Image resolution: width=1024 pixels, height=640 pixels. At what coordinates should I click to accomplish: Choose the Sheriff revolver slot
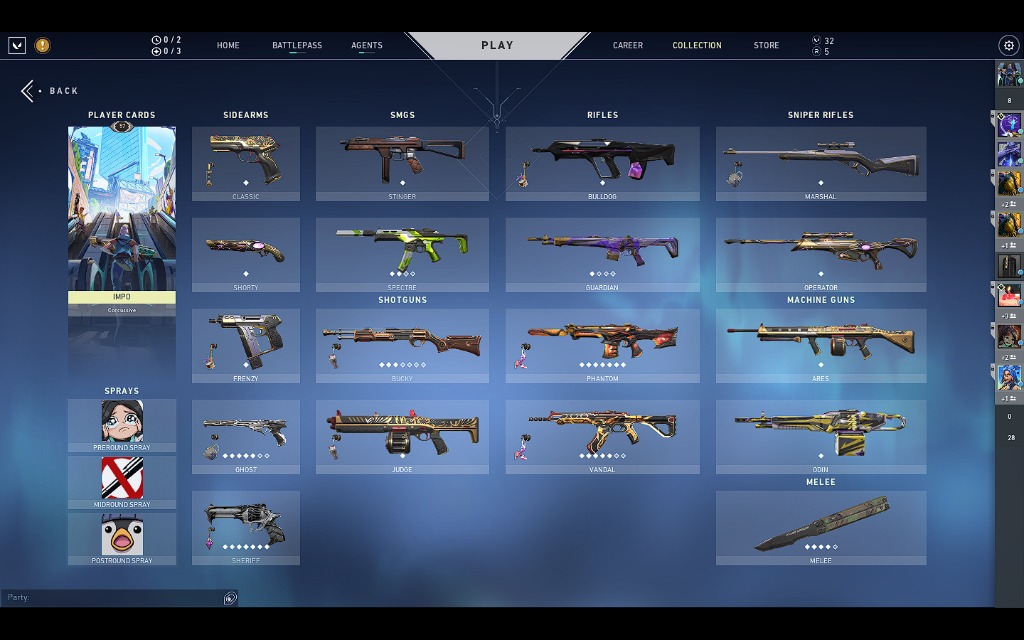point(245,527)
